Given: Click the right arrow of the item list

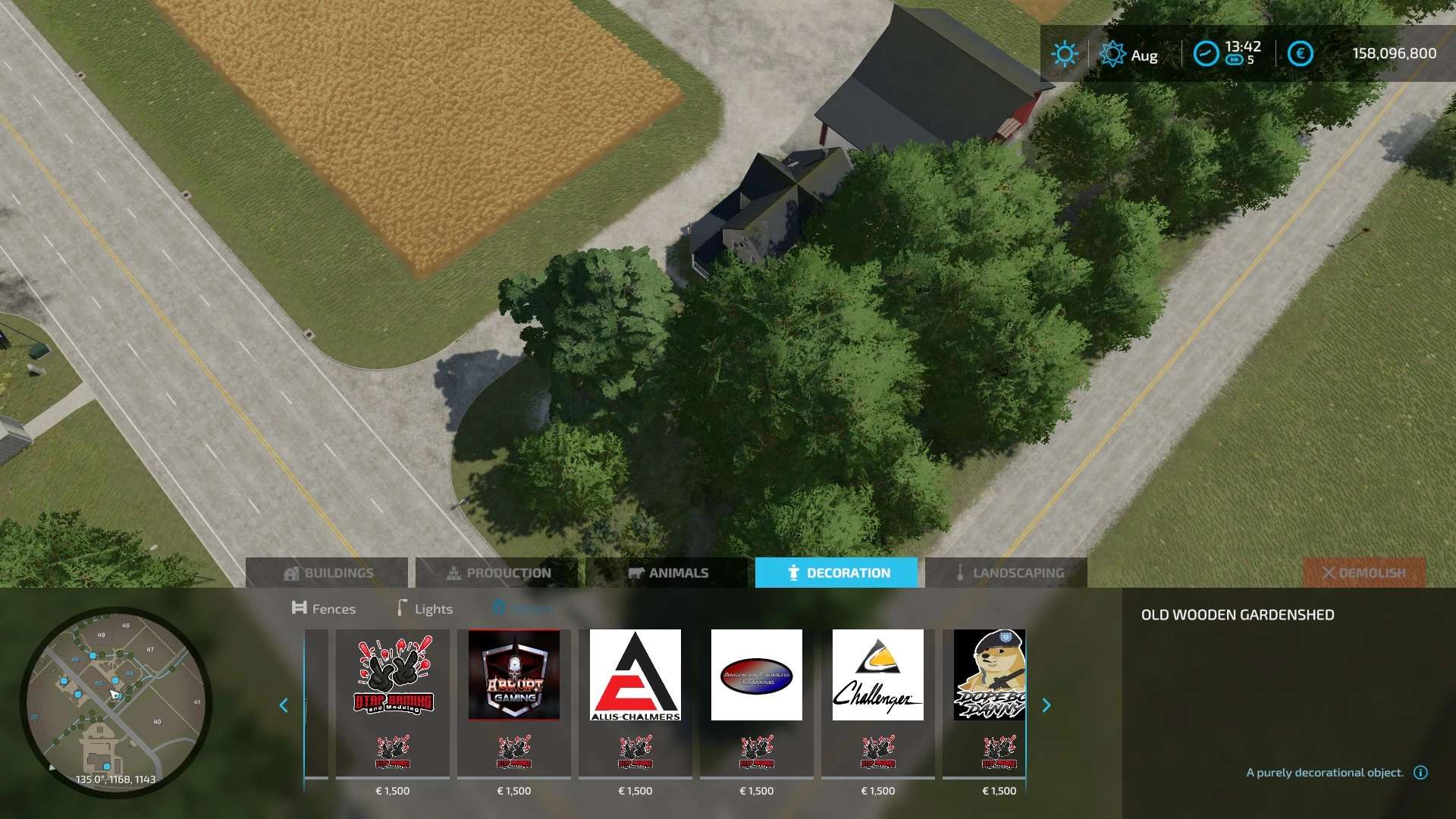Looking at the screenshot, I should click(x=1046, y=706).
